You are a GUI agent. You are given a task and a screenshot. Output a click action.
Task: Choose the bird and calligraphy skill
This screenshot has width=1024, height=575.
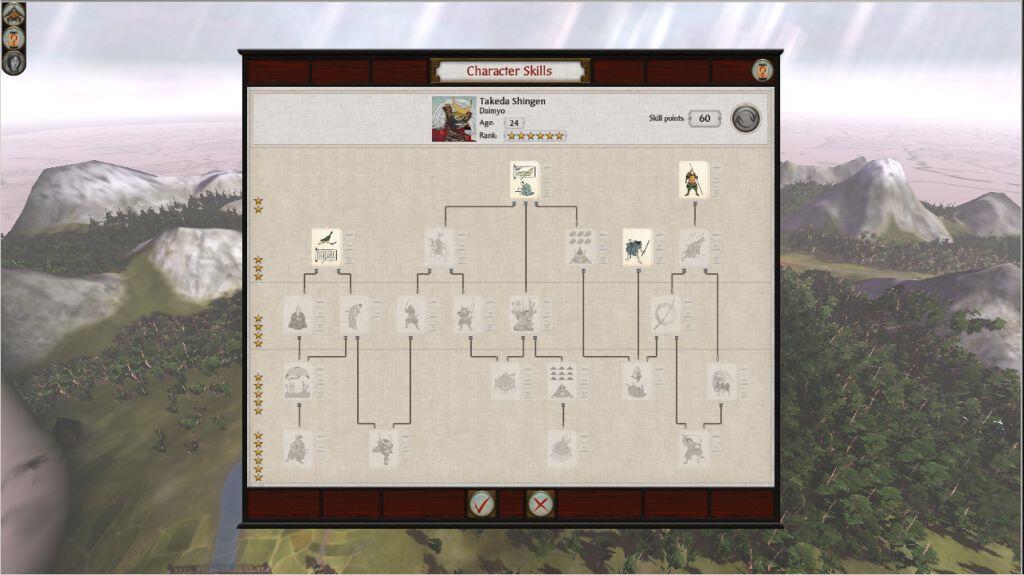coord(326,247)
